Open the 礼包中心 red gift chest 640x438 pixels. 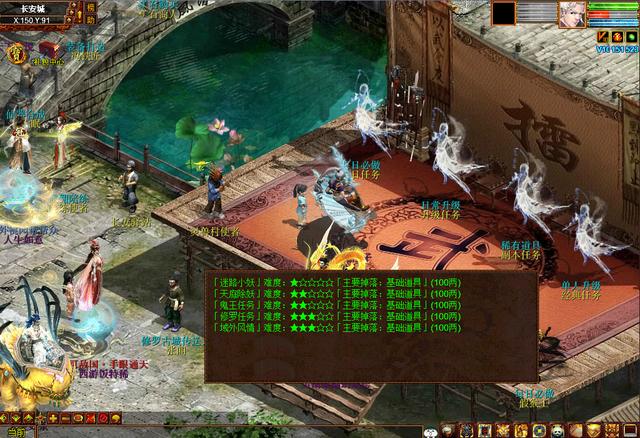tap(48, 48)
